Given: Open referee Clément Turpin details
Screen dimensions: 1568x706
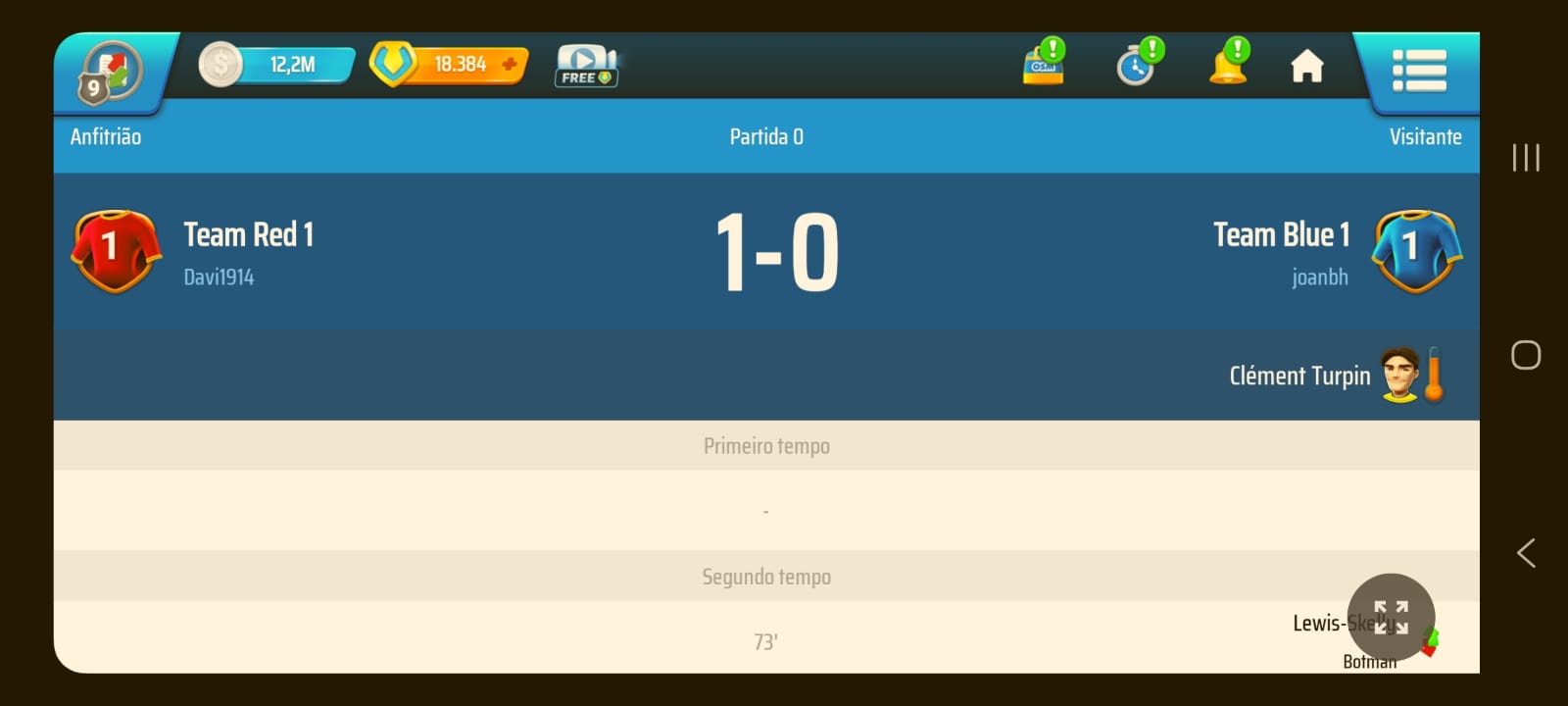Looking at the screenshot, I should click(x=1299, y=376).
